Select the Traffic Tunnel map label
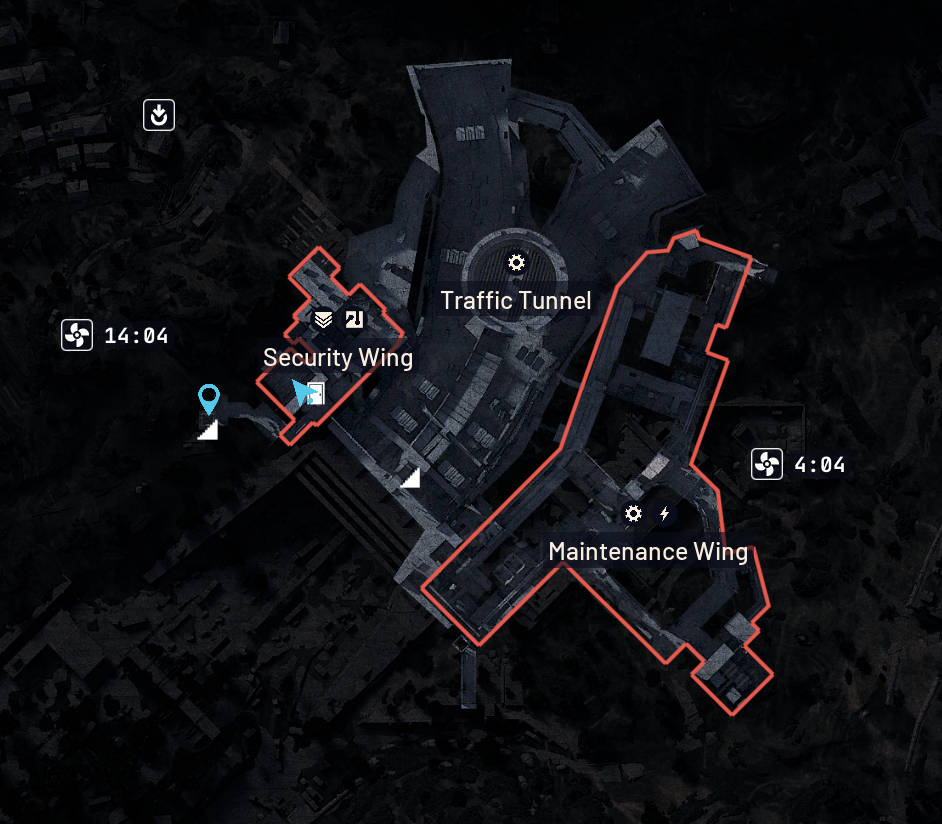Viewport: 942px width, 824px height. (x=516, y=300)
